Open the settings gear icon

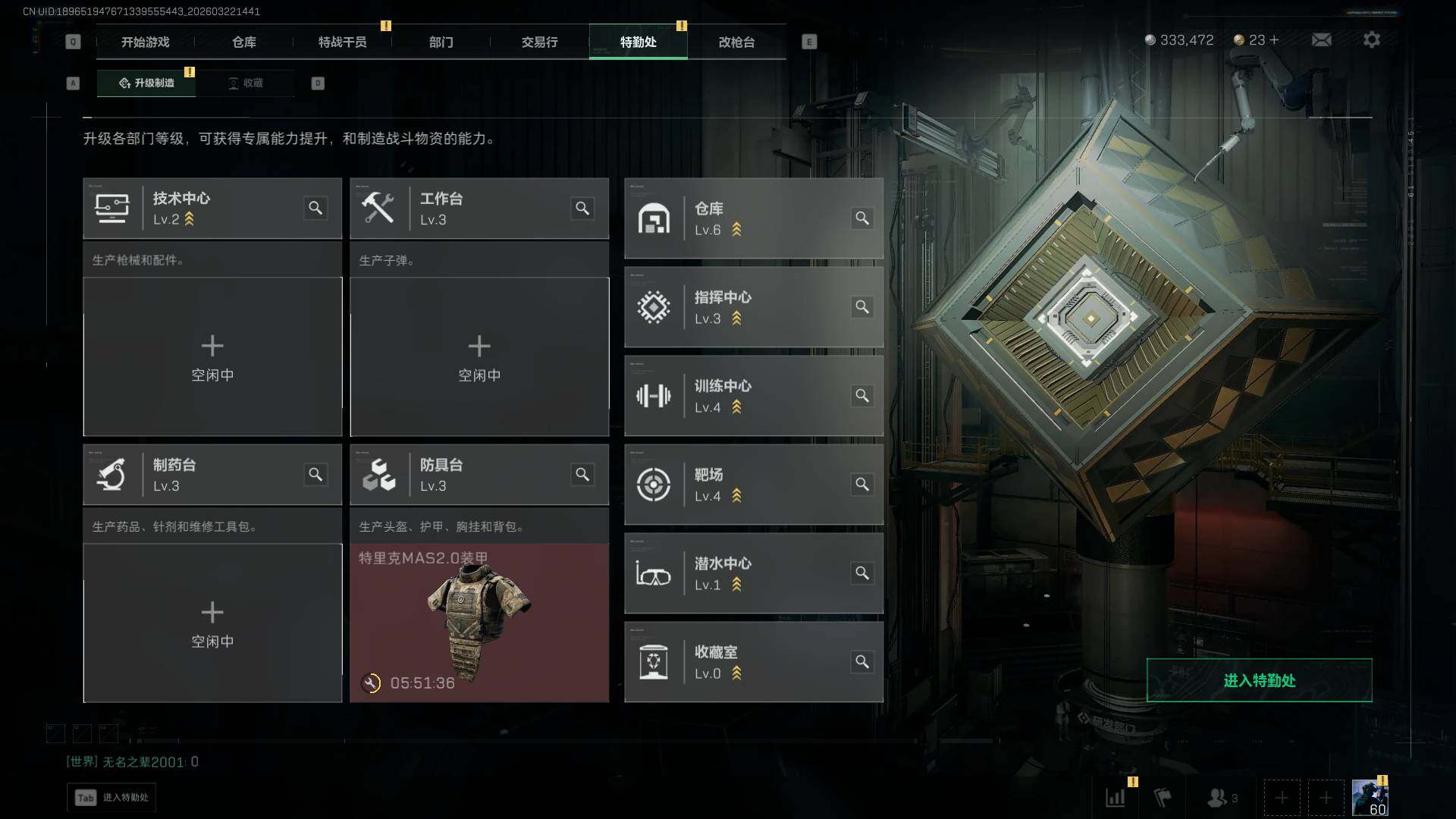(x=1371, y=39)
